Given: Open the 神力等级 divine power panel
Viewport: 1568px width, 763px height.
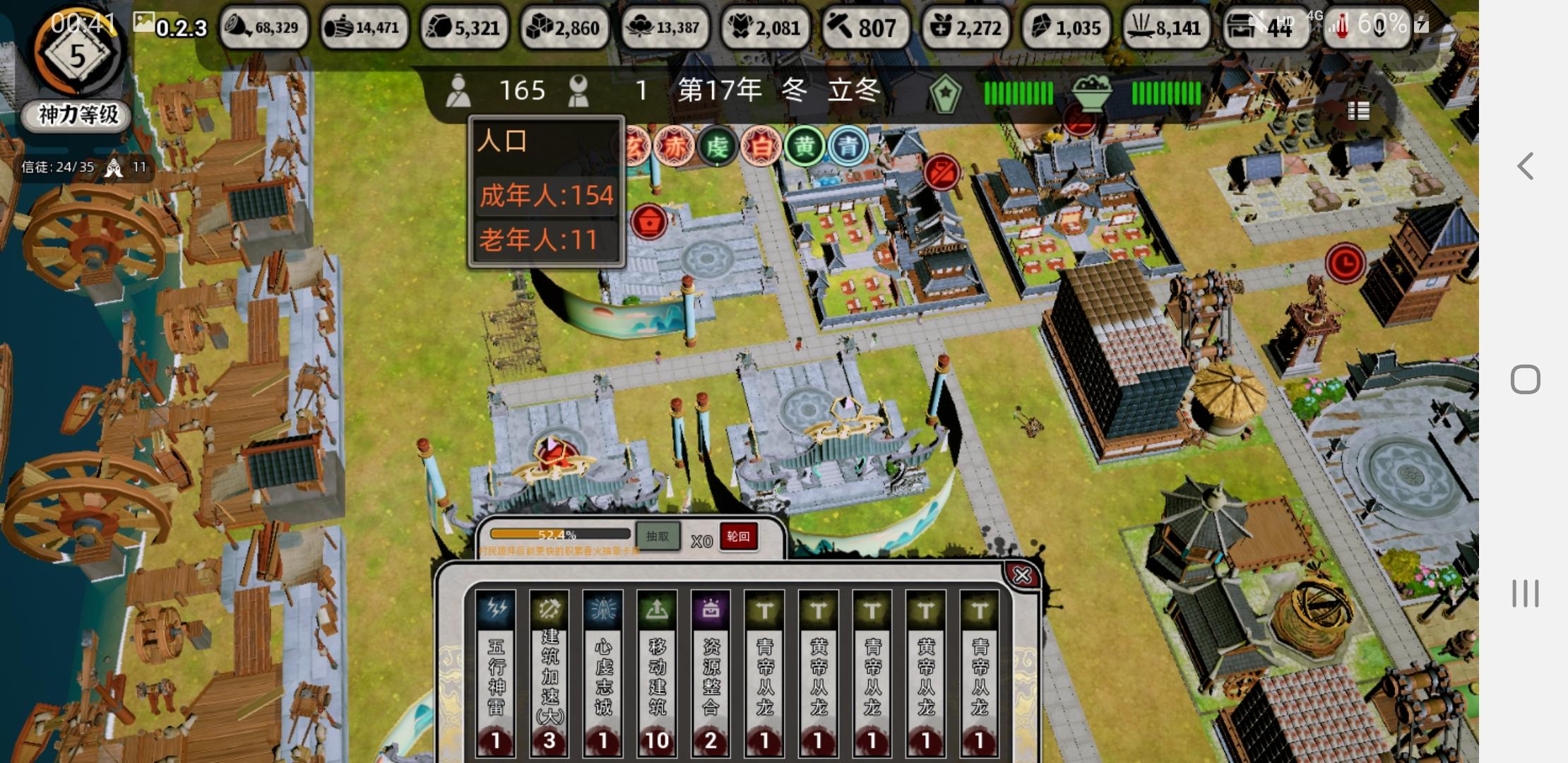Looking at the screenshot, I should [78, 114].
